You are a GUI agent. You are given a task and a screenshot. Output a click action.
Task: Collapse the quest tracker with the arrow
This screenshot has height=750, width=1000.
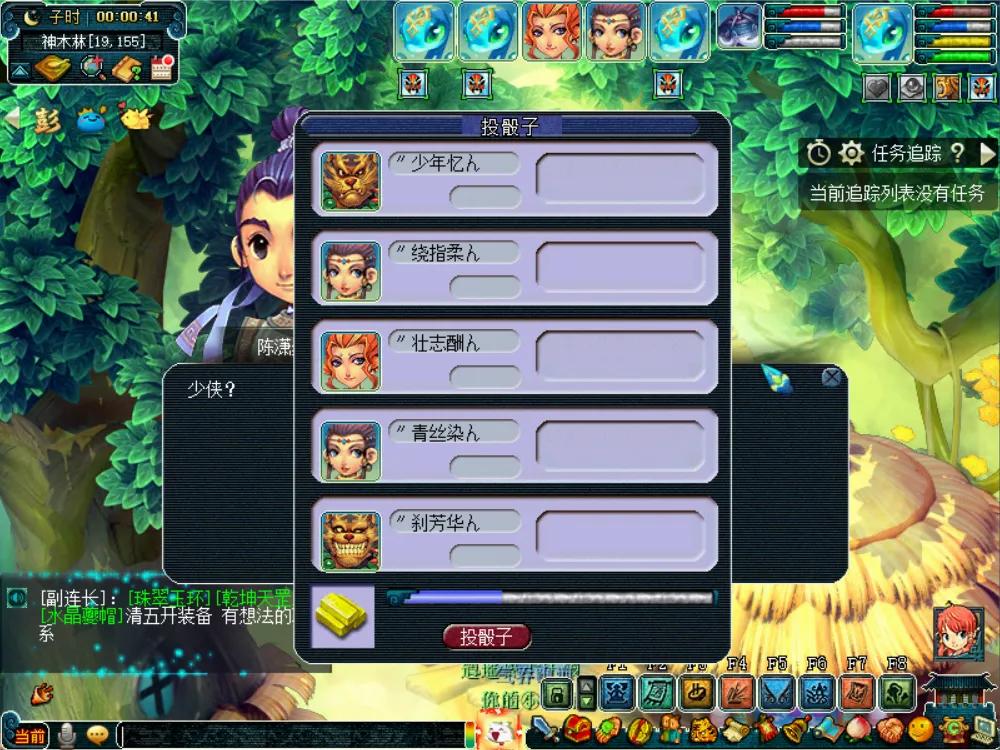coord(987,153)
